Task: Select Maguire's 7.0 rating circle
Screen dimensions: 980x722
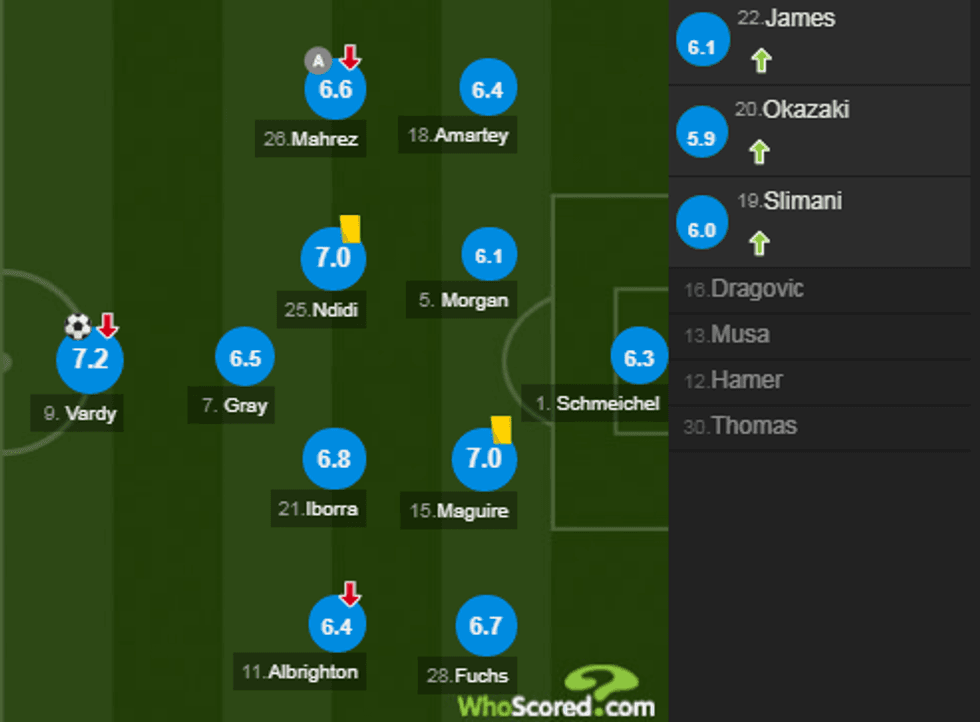Action: pyautogui.click(x=484, y=459)
